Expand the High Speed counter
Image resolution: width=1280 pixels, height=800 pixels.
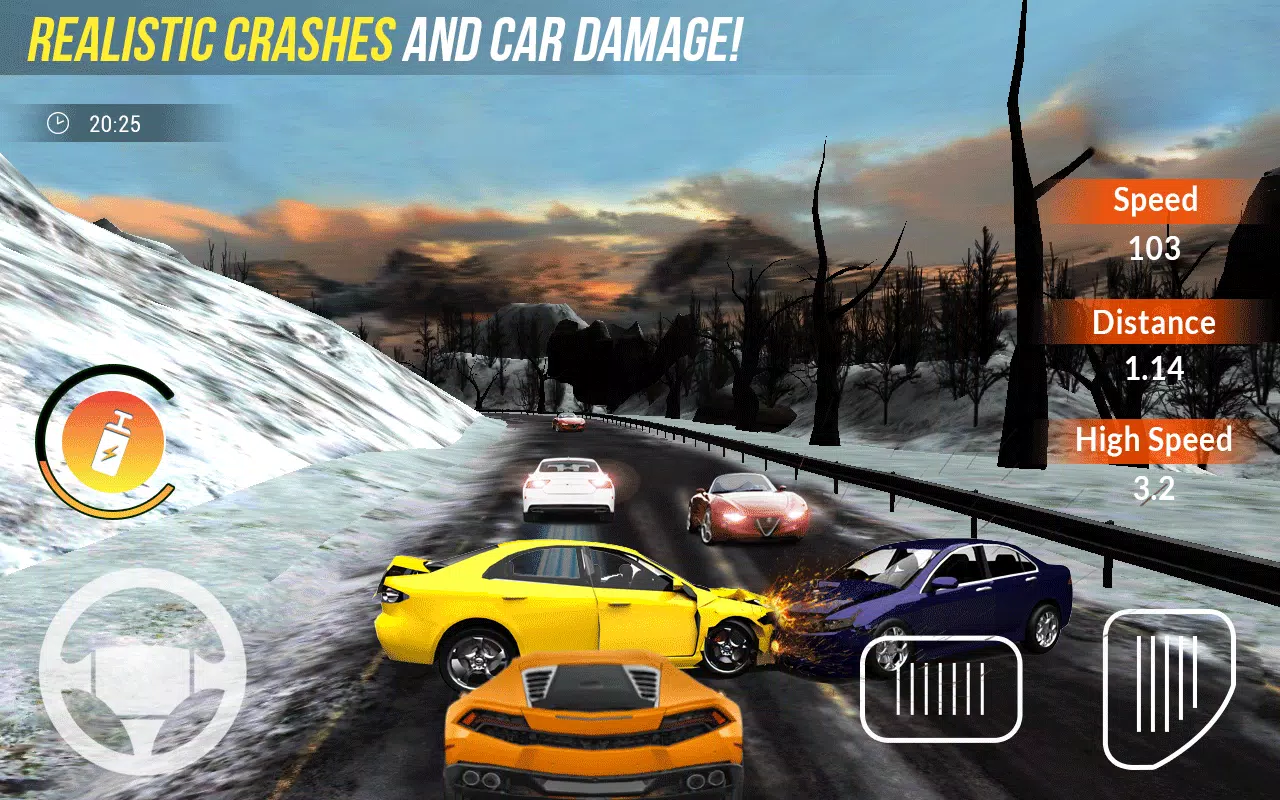pos(1153,440)
